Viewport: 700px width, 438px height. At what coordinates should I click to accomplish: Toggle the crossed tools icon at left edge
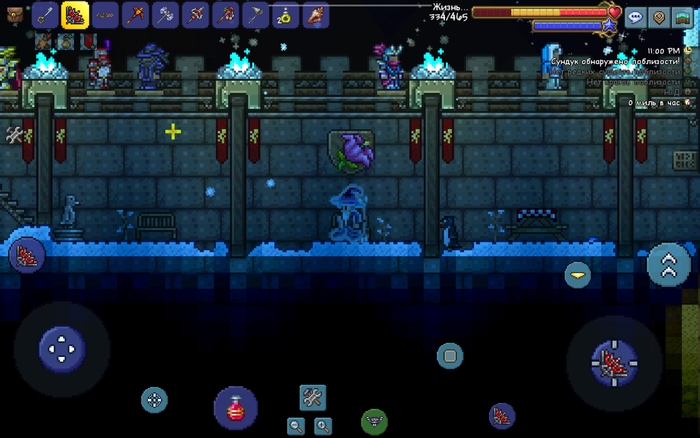(x=14, y=133)
